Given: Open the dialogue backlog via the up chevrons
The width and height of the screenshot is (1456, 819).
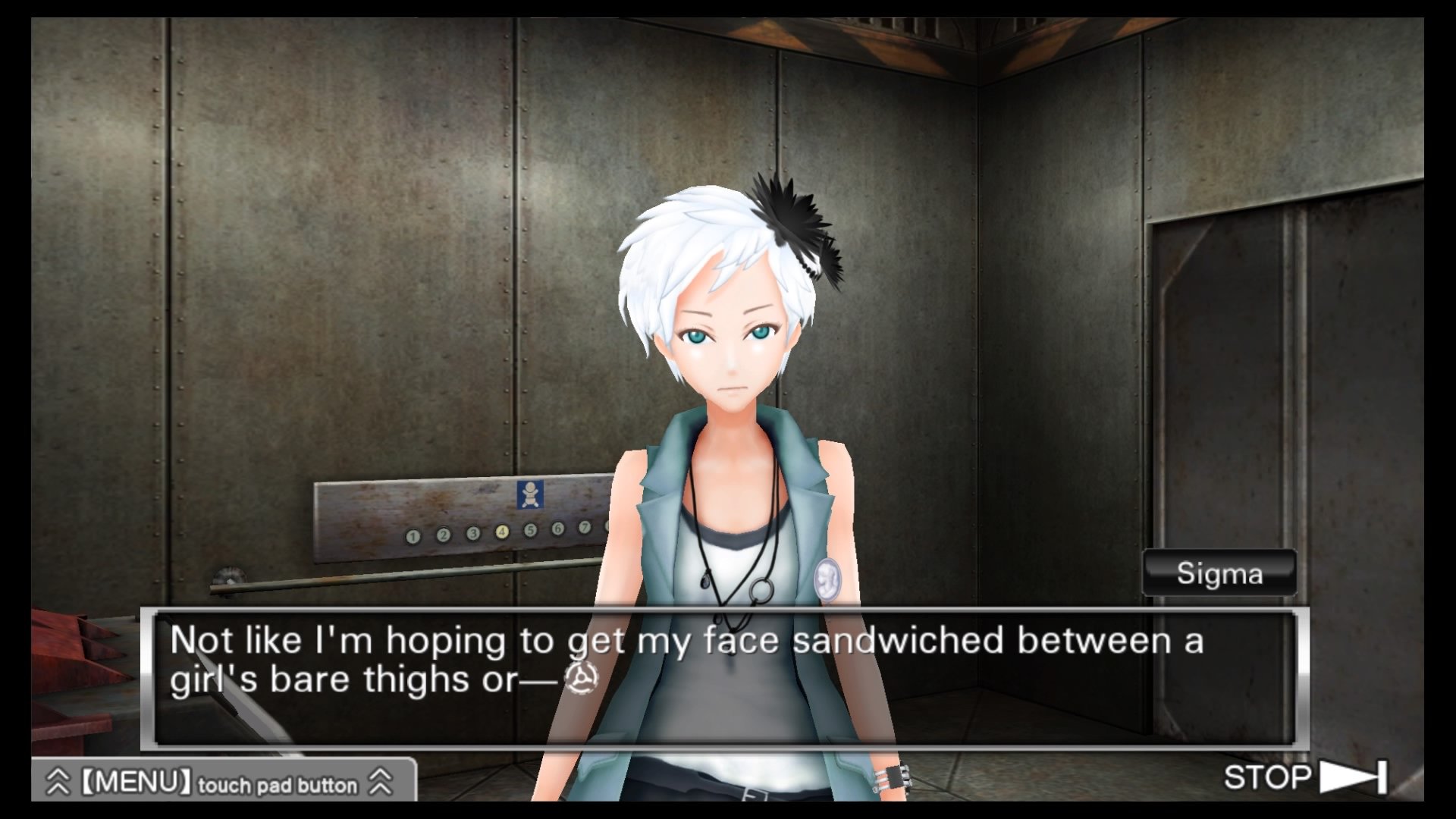Looking at the screenshot, I should [59, 782].
